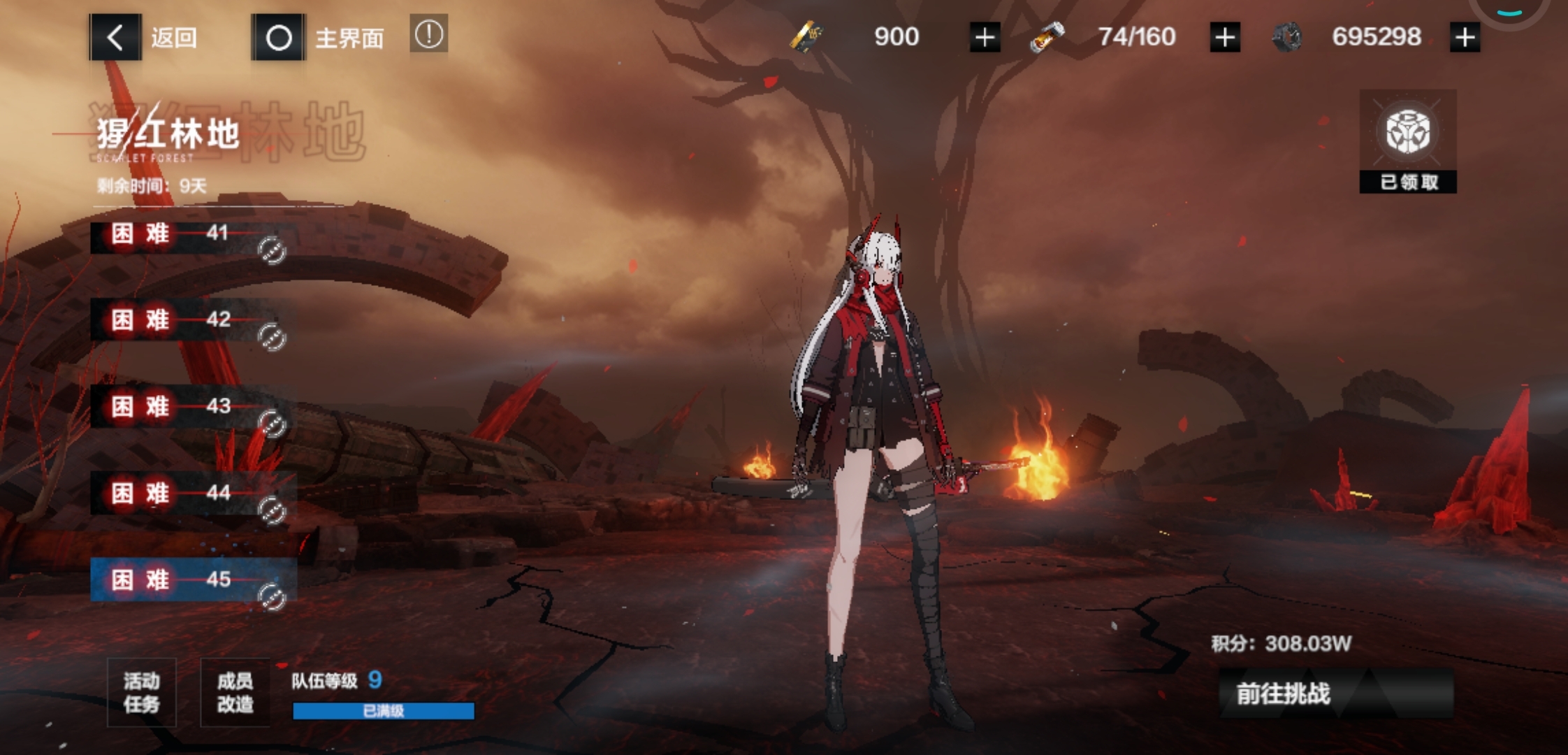Start the challenge with 前往挑战
Screen dimensions: 1568x755
click(1335, 693)
